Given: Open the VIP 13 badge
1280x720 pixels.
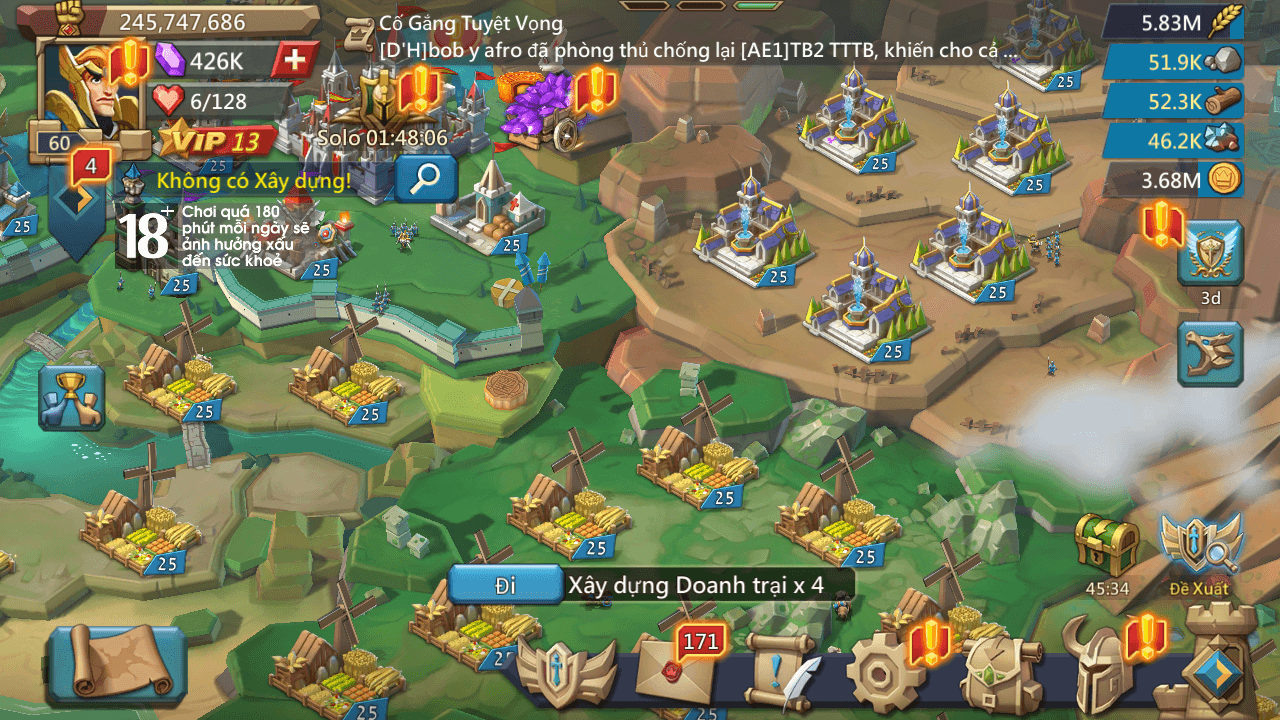Looking at the screenshot, I should tap(218, 140).
